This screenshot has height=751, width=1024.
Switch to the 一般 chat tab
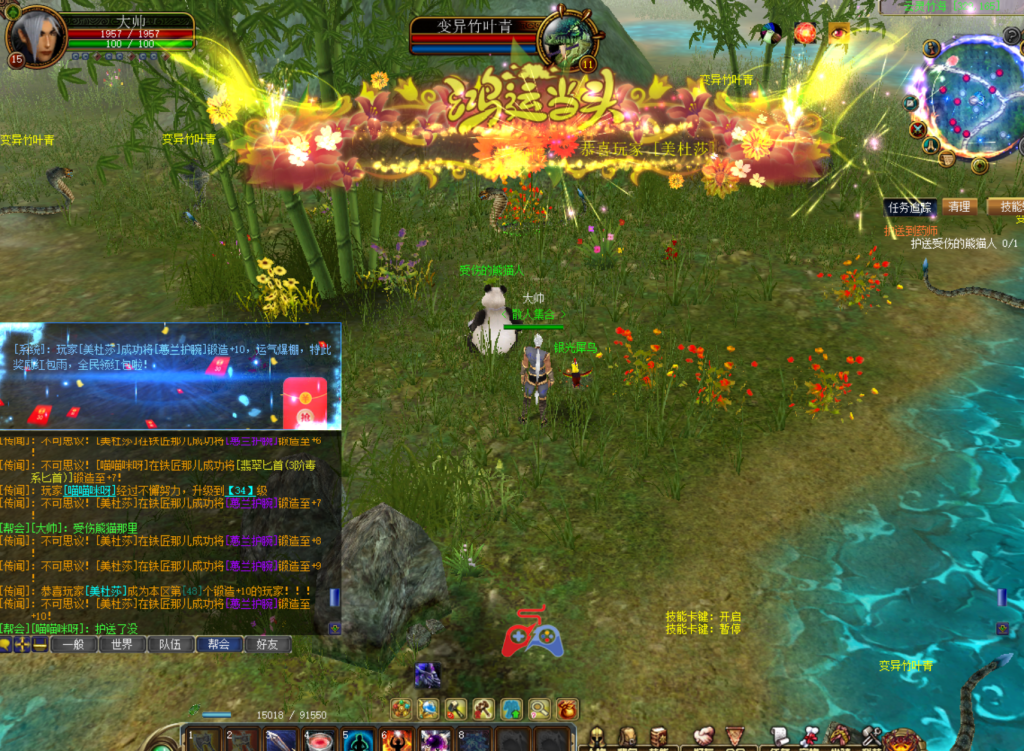(x=74, y=645)
